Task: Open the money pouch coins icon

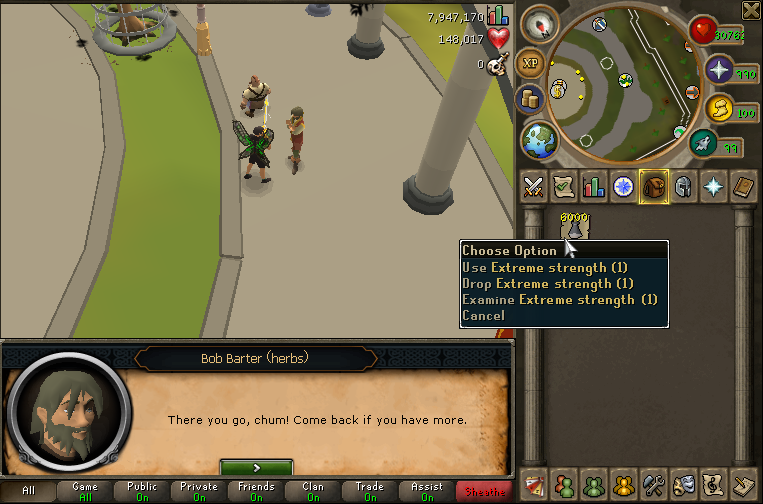Action: tap(530, 99)
